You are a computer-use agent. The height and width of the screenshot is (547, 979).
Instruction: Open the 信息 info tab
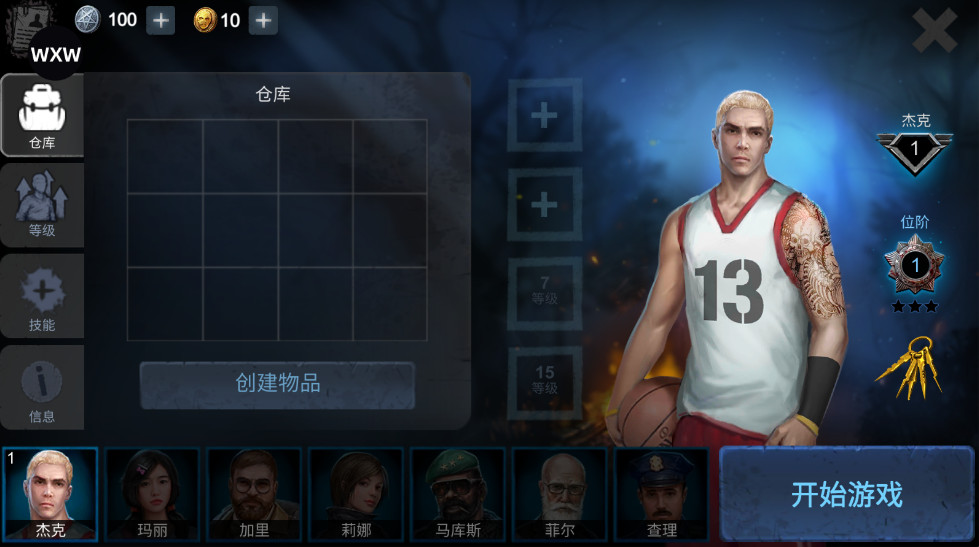pos(42,388)
